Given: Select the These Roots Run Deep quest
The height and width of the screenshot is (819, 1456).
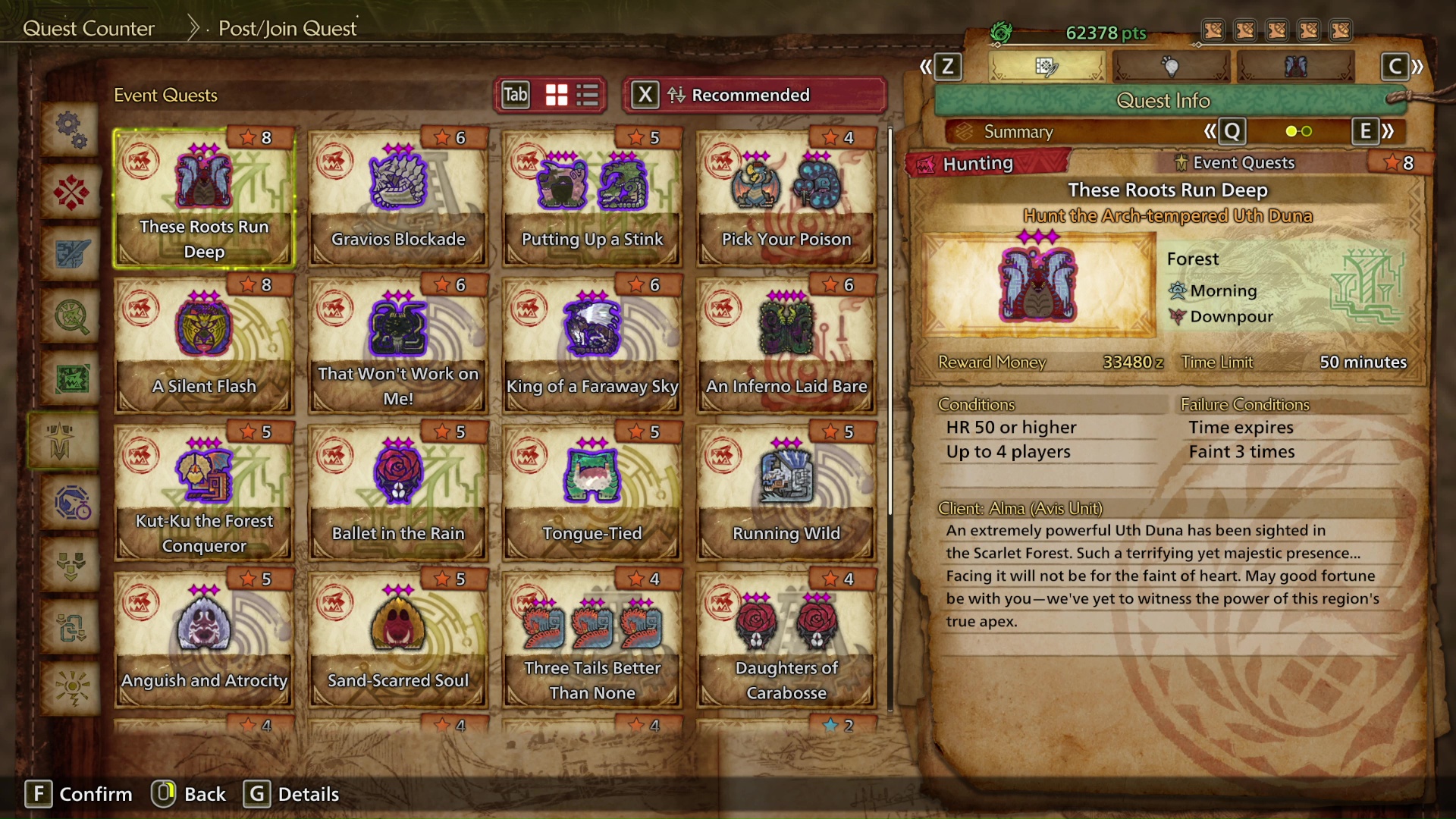Looking at the screenshot, I should [x=203, y=199].
